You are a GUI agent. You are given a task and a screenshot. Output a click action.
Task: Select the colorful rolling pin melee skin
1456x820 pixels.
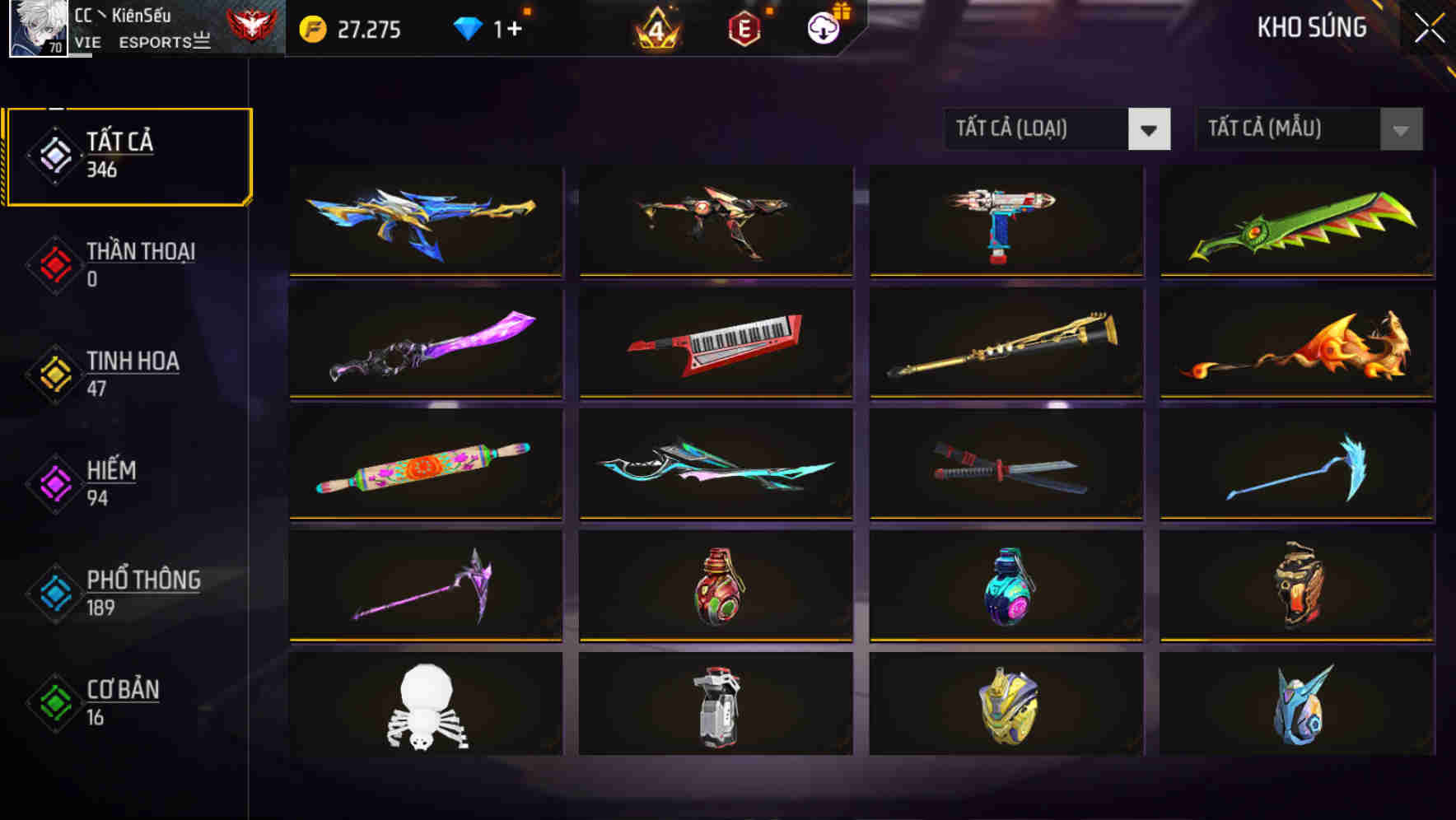click(x=424, y=465)
